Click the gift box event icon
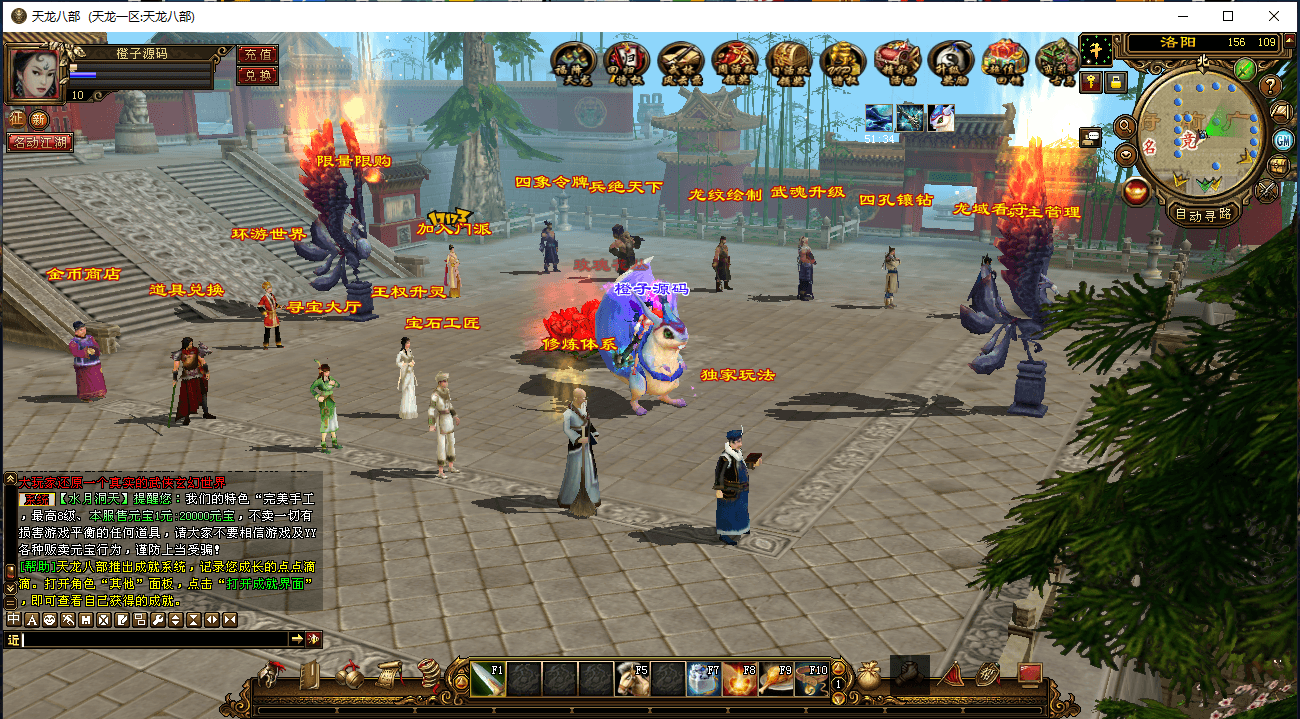 [x=1005, y=62]
